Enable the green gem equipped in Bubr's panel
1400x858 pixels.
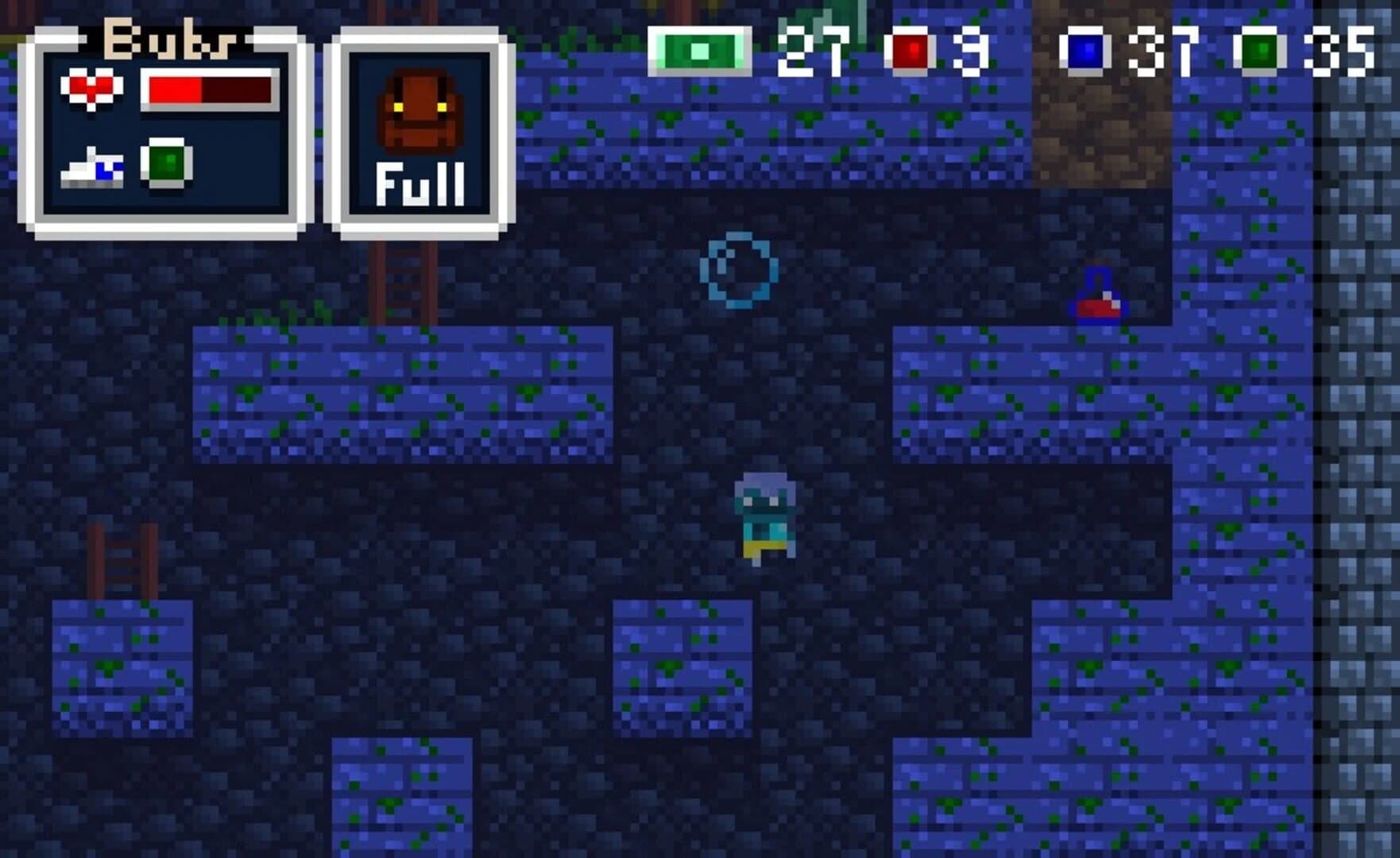point(167,165)
